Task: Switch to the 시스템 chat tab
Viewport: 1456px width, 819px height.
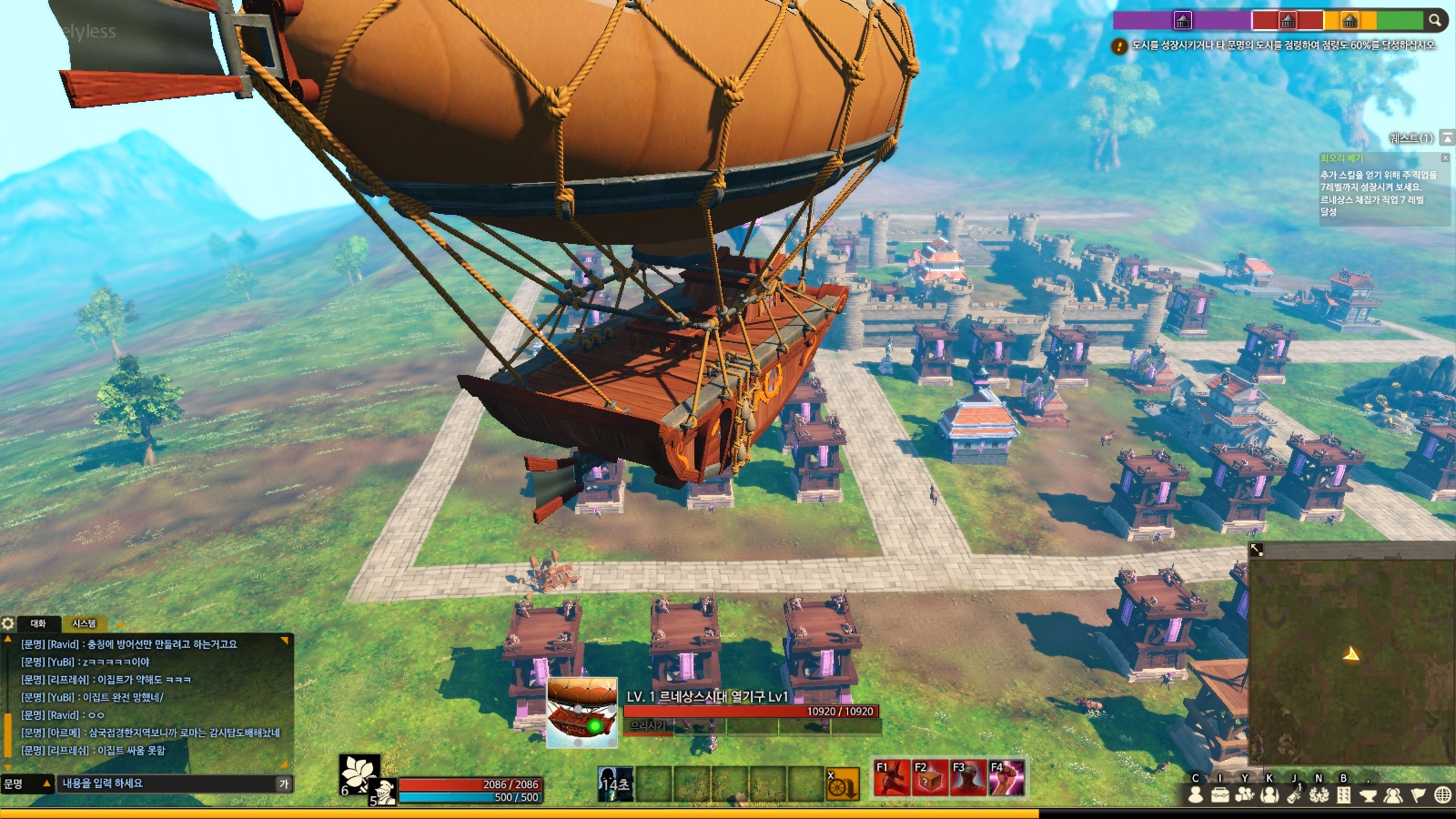Action: tap(84, 623)
